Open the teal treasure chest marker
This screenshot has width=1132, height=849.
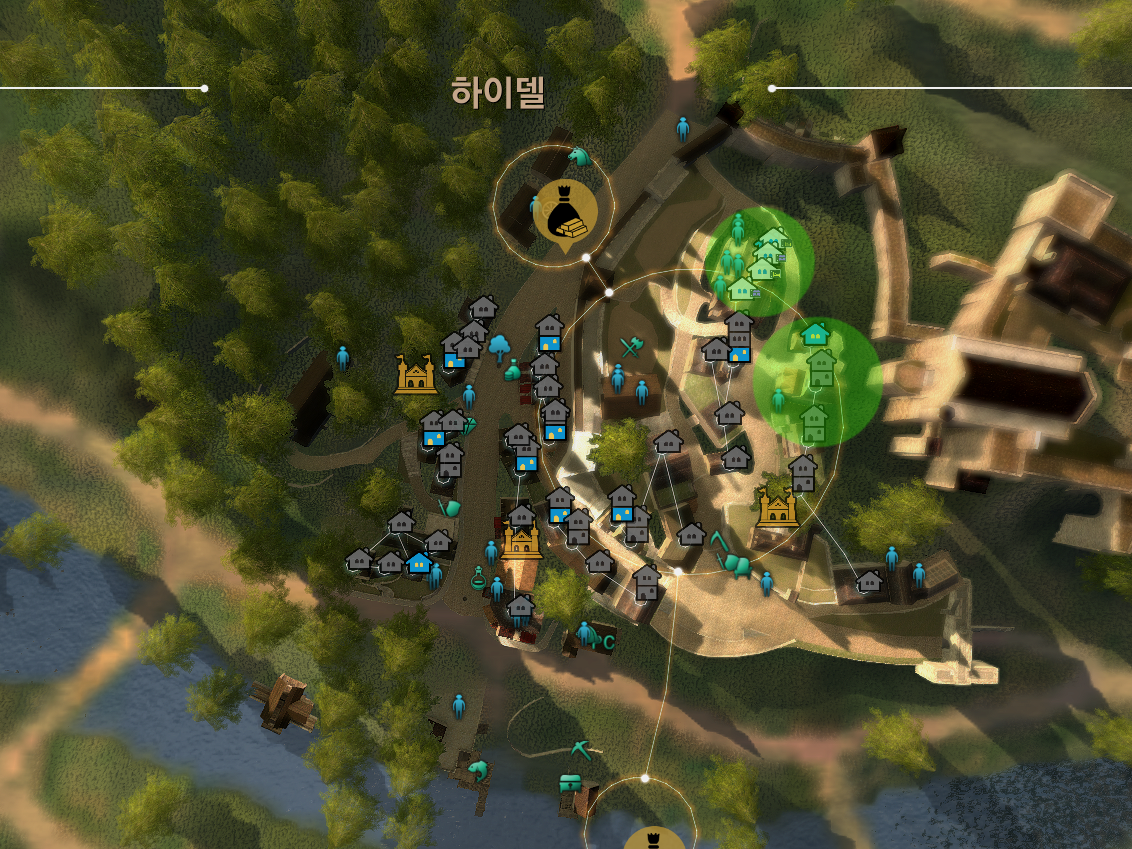click(x=571, y=784)
